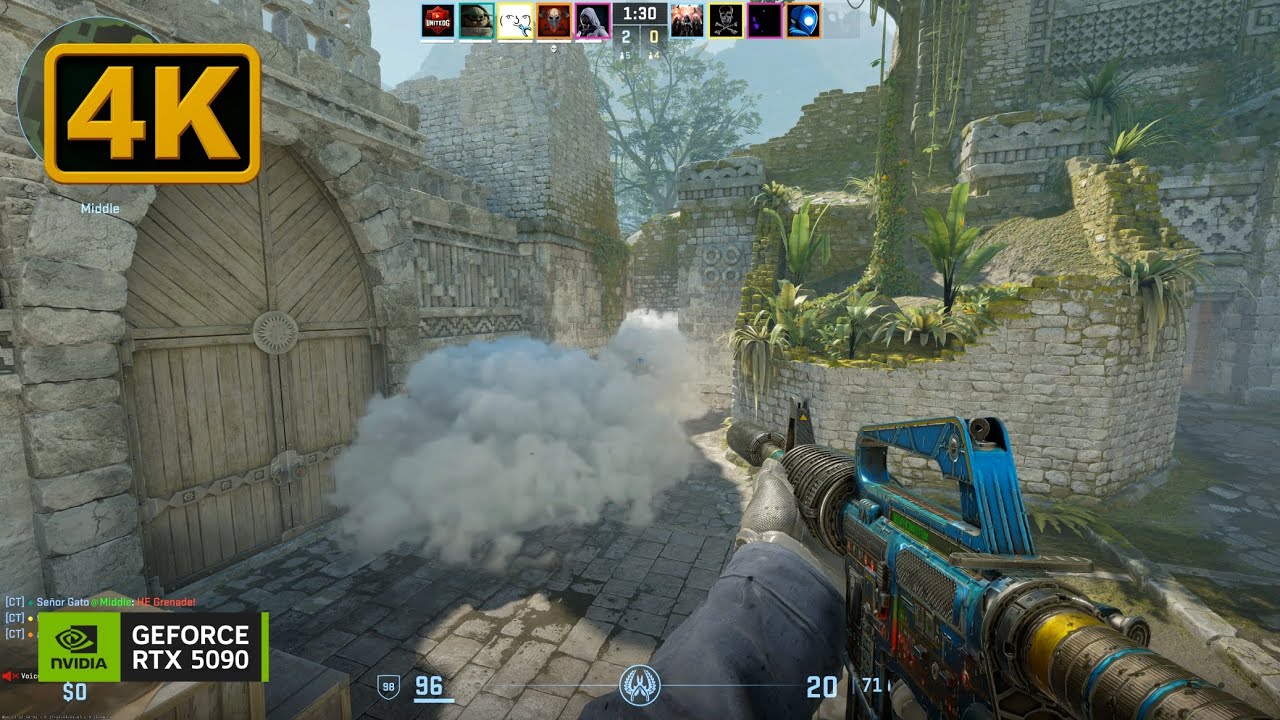Viewport: 1280px width, 720px height.
Task: Choose the skull and crossbones enemy avatar
Action: 726,21
